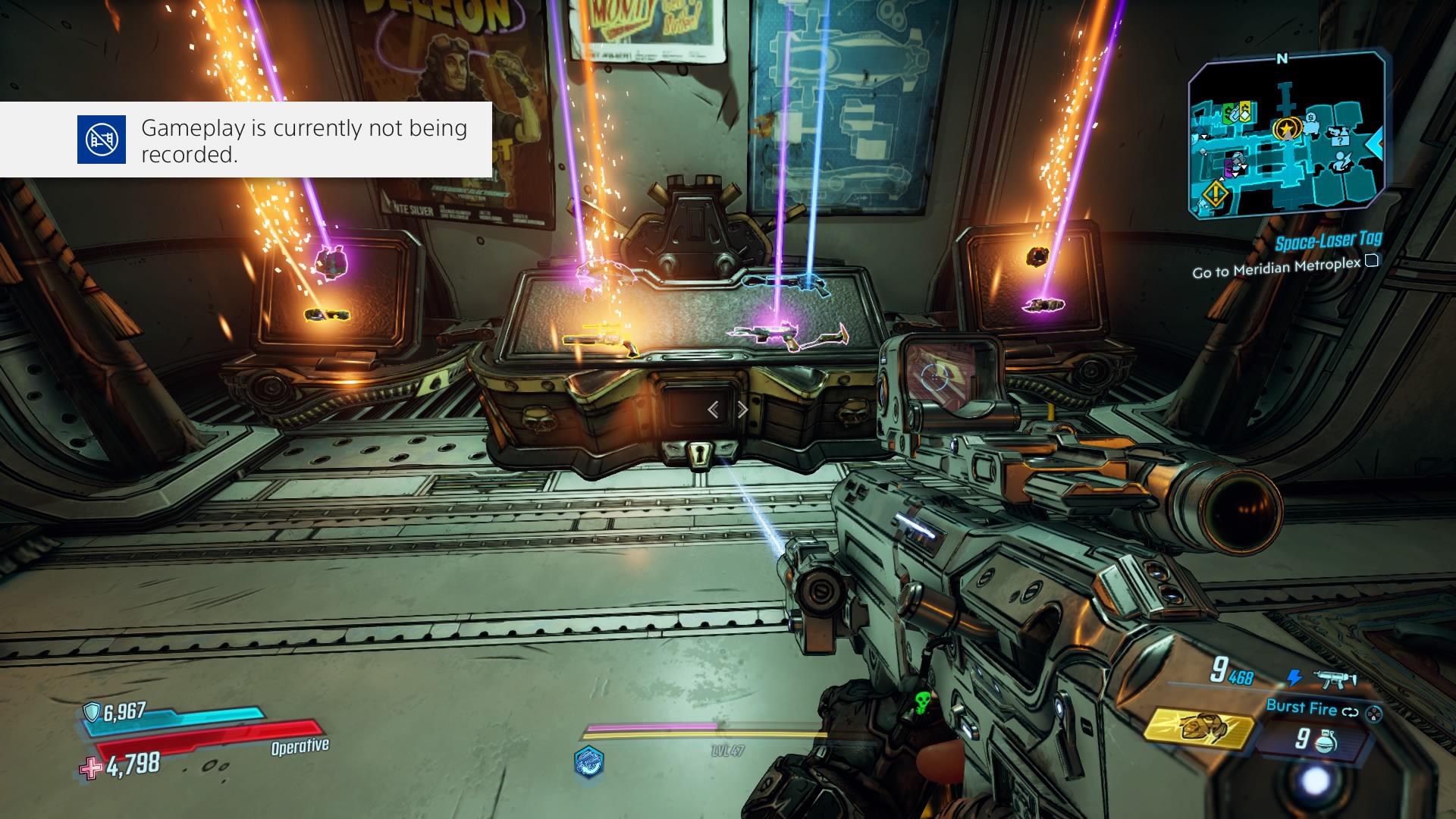Click the lightning shock element icon

pos(1294,678)
